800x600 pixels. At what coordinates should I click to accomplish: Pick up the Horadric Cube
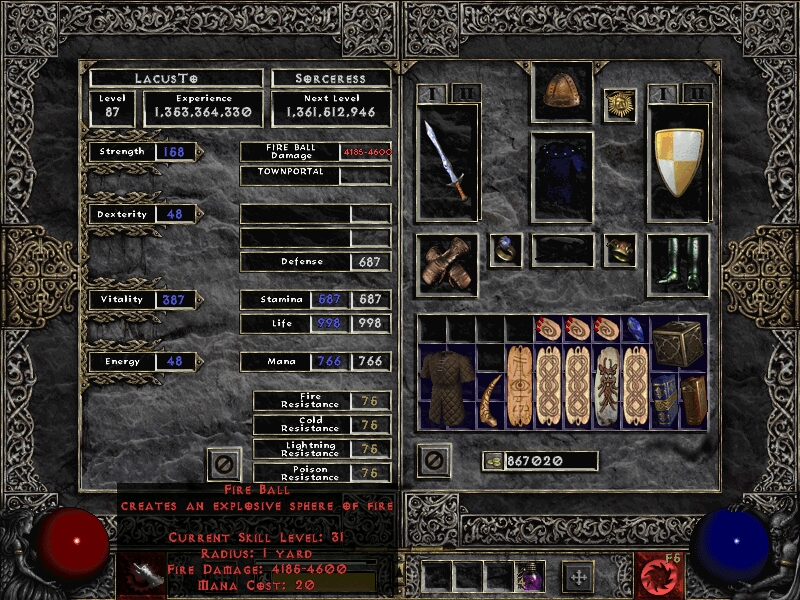pyautogui.click(x=680, y=345)
